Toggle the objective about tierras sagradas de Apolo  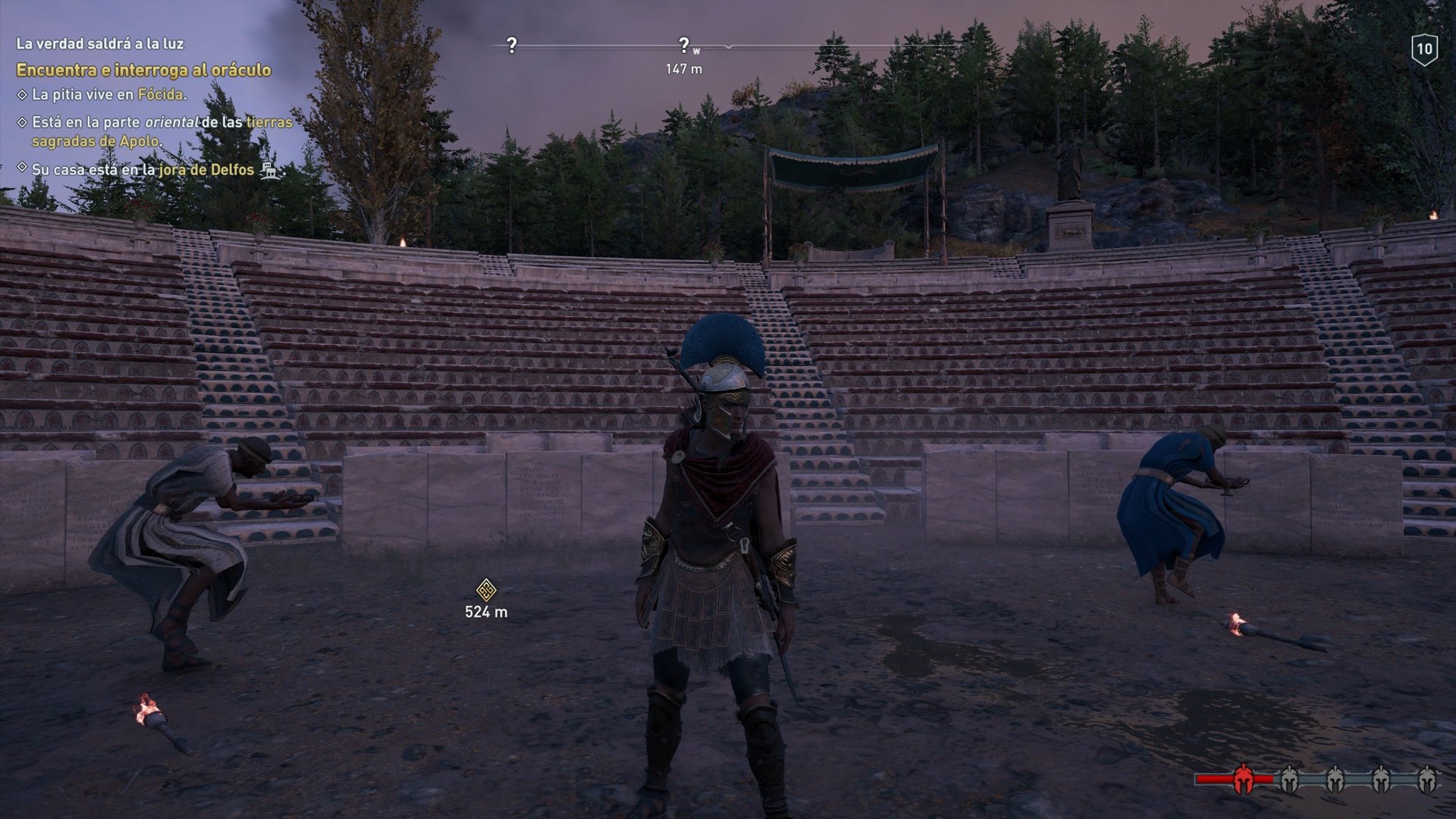click(21, 122)
